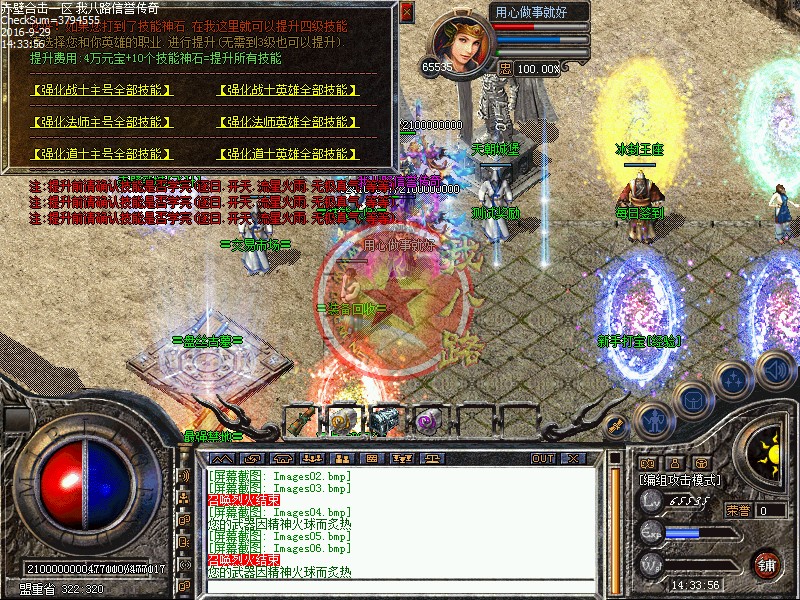The image size is (800, 600).
Task: Open the shop via red 铺 button
Action: [x=767, y=562]
